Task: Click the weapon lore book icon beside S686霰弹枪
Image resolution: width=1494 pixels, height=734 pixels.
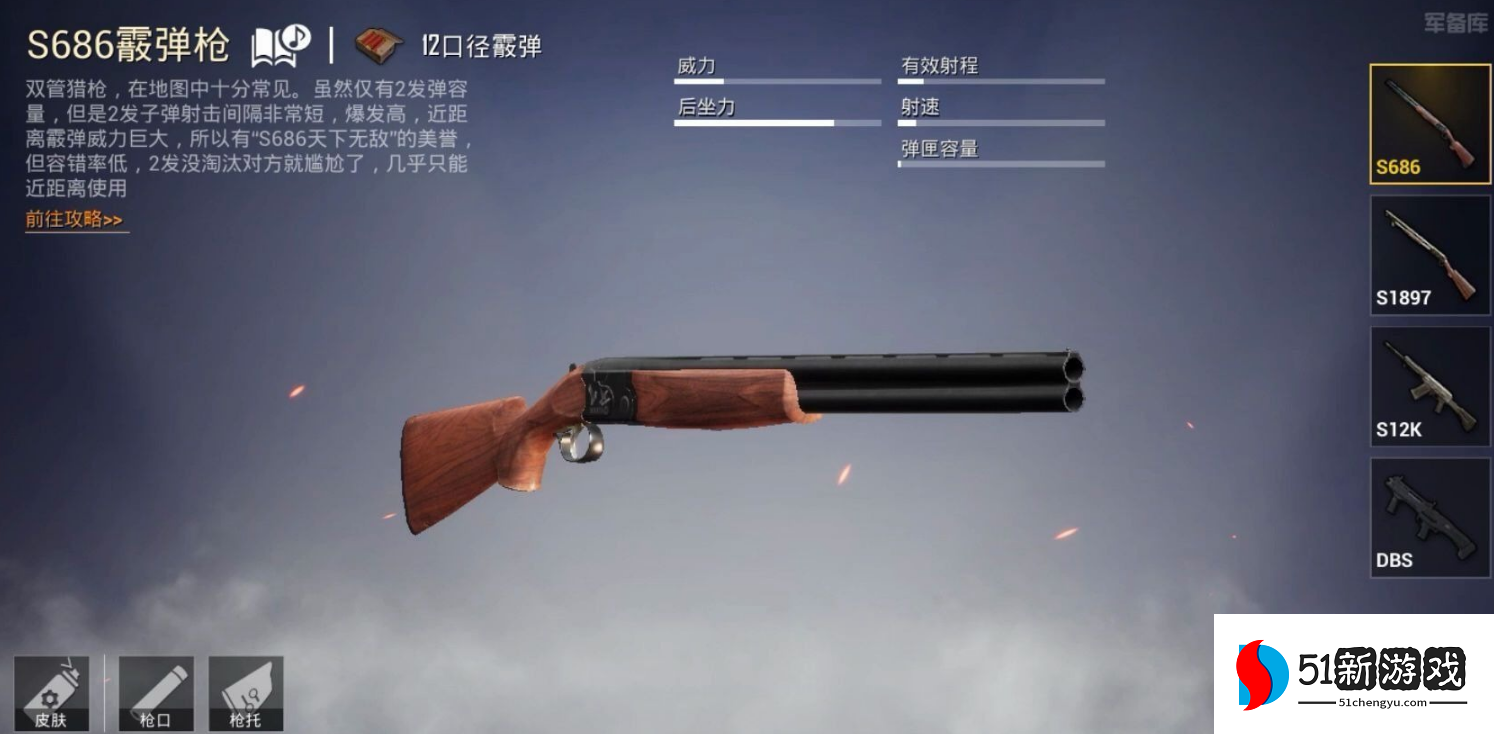Action: click(269, 44)
